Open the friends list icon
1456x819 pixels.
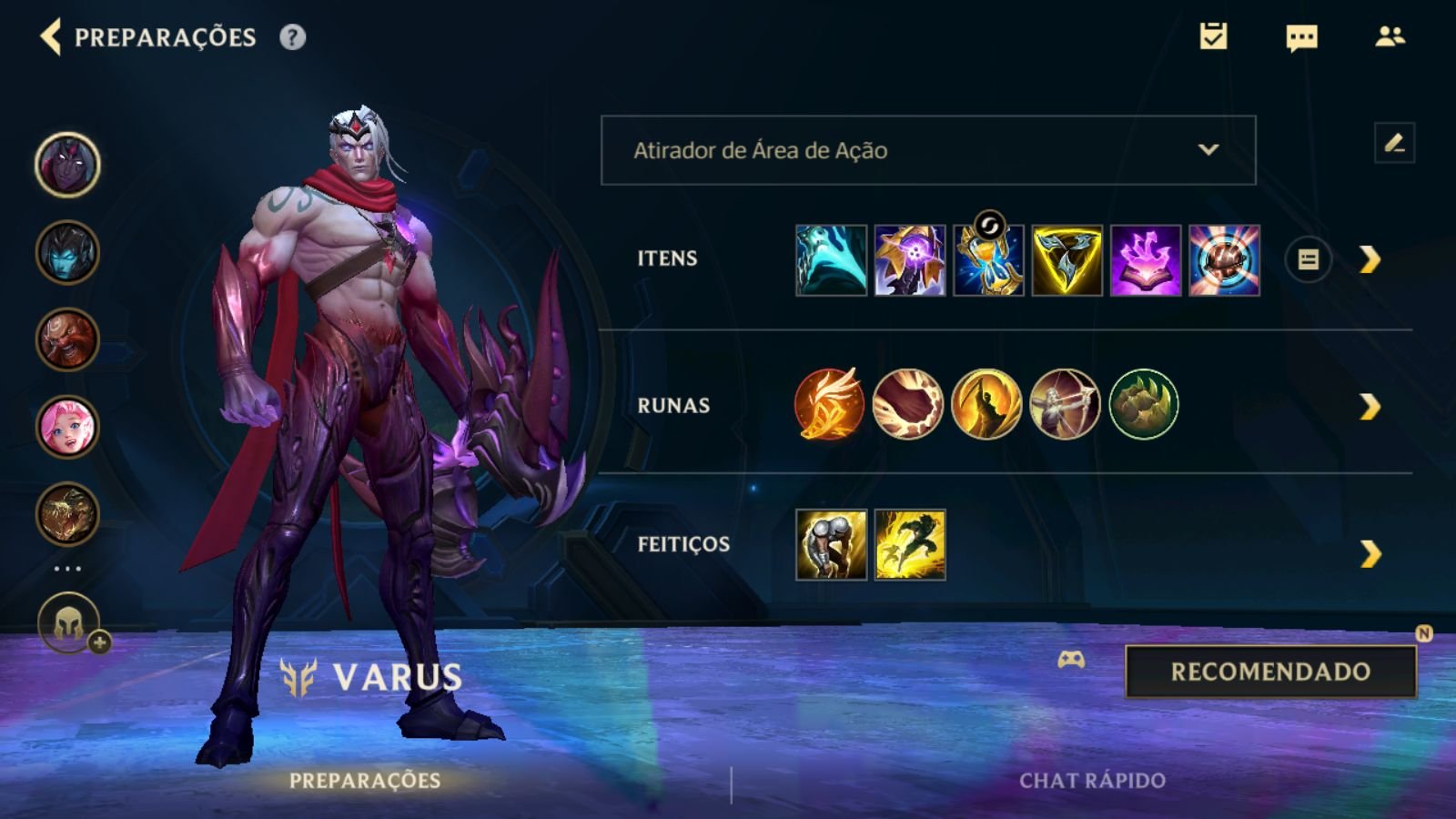(x=1390, y=36)
